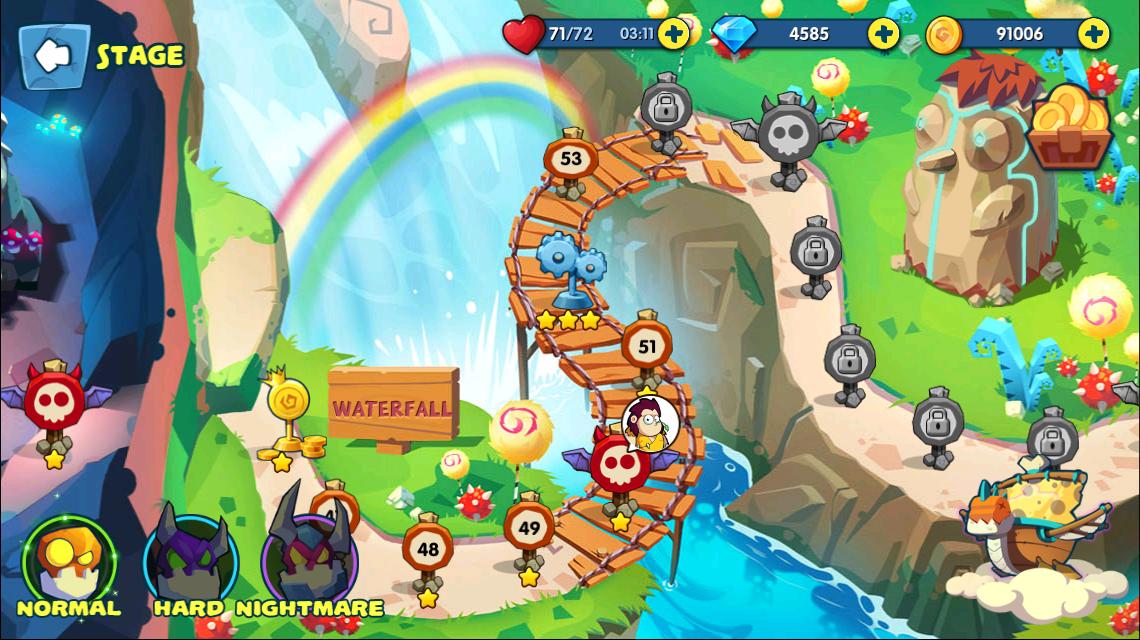This screenshot has width=1140, height=640.
Task: Open the gold coin treasure chest
Action: pyautogui.click(x=1071, y=127)
